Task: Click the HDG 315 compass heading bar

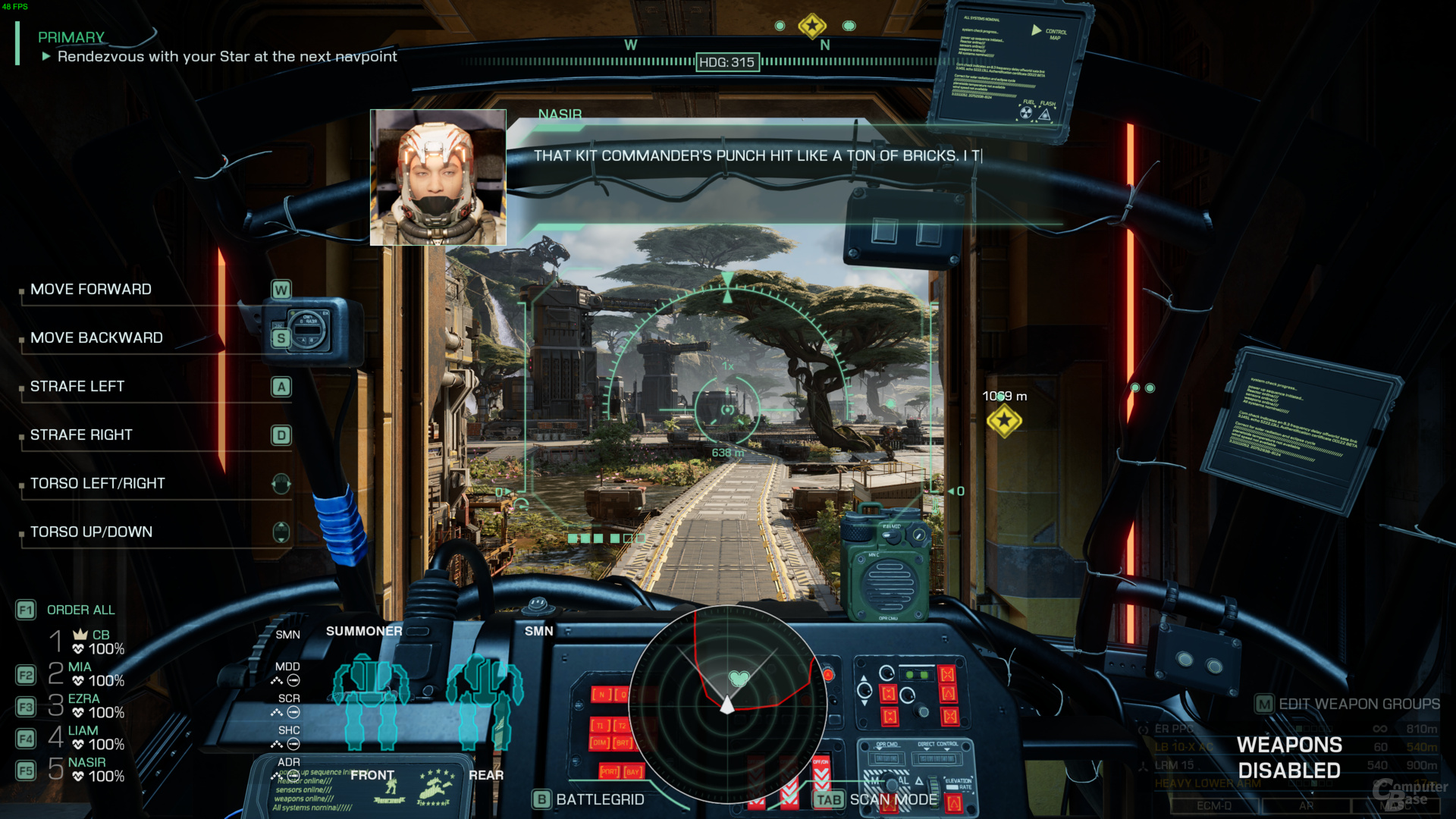Action: pos(726,62)
